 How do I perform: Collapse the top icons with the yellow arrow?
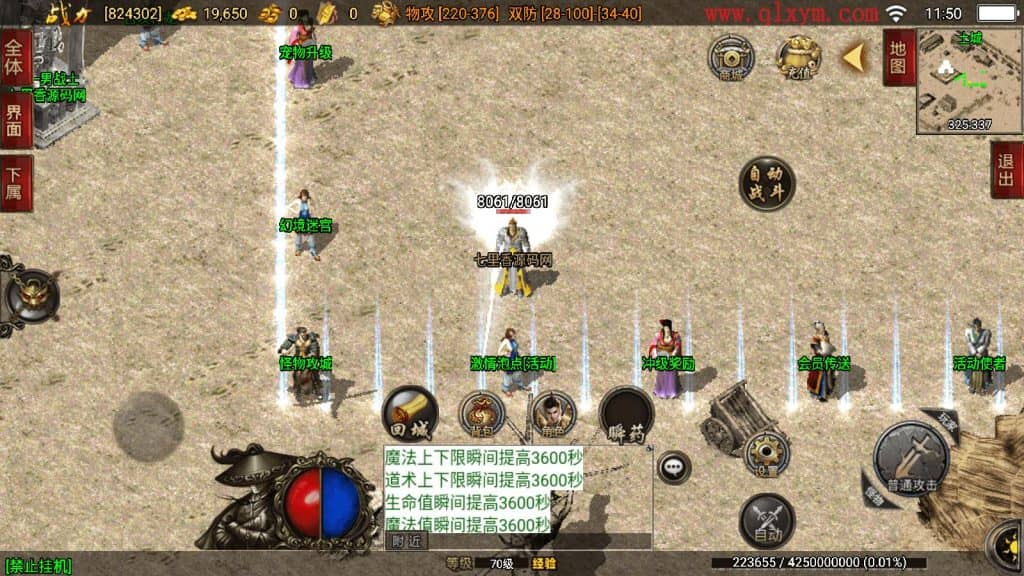point(853,58)
